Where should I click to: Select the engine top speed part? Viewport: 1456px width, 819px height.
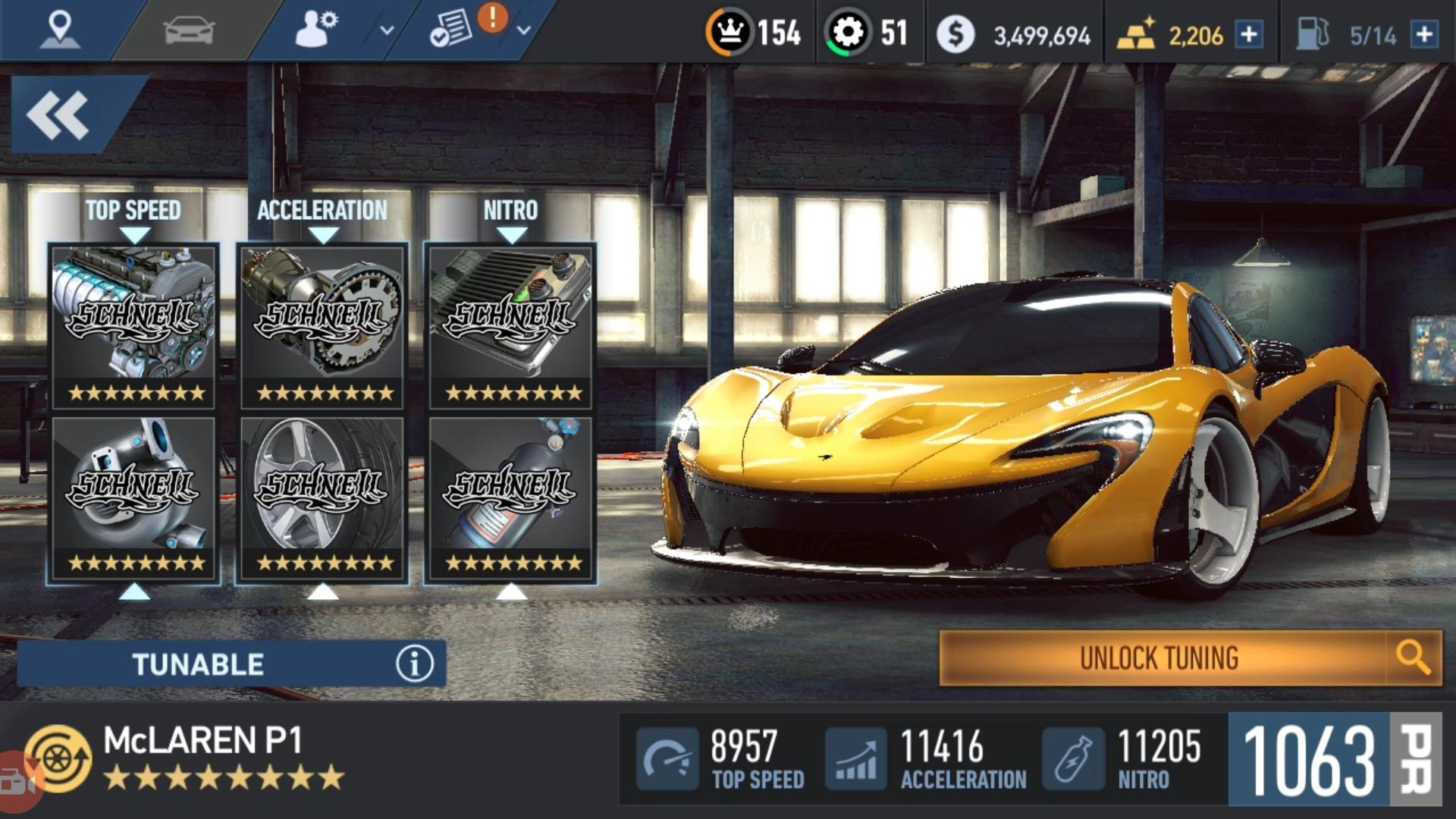[x=133, y=326]
